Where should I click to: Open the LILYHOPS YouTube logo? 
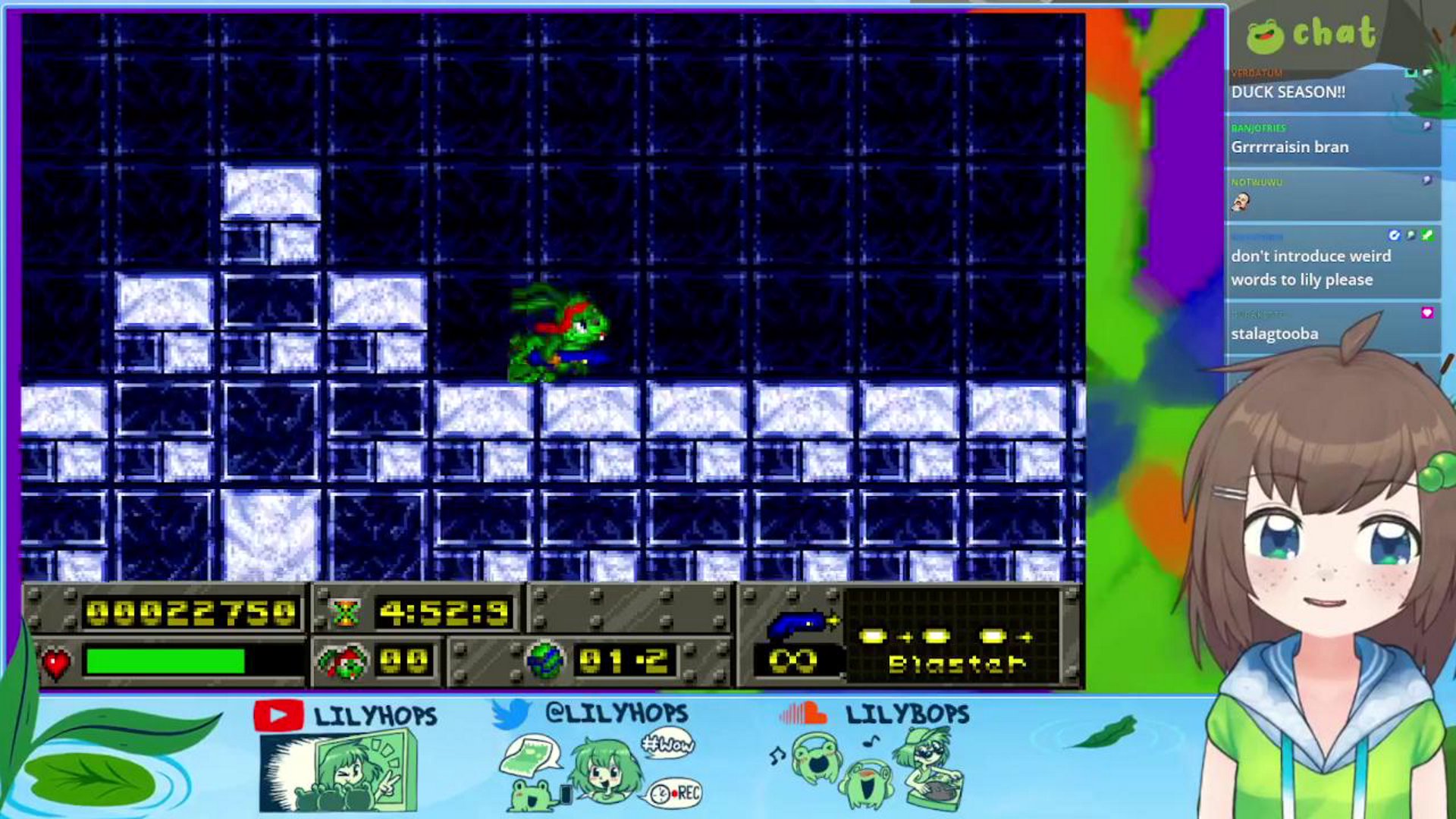click(x=278, y=715)
